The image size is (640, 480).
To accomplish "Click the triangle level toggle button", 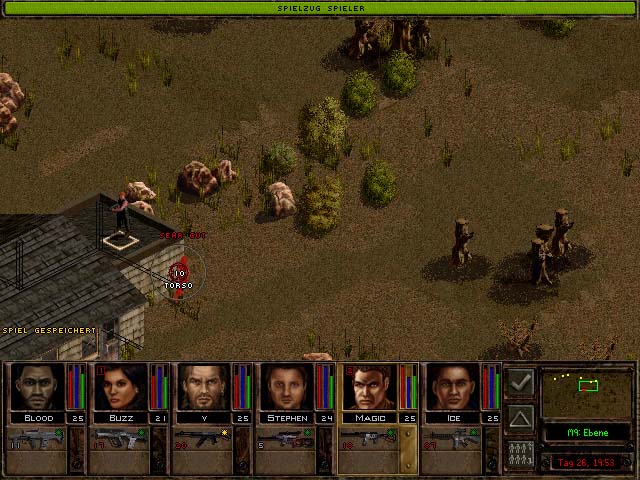I will coord(520,417).
